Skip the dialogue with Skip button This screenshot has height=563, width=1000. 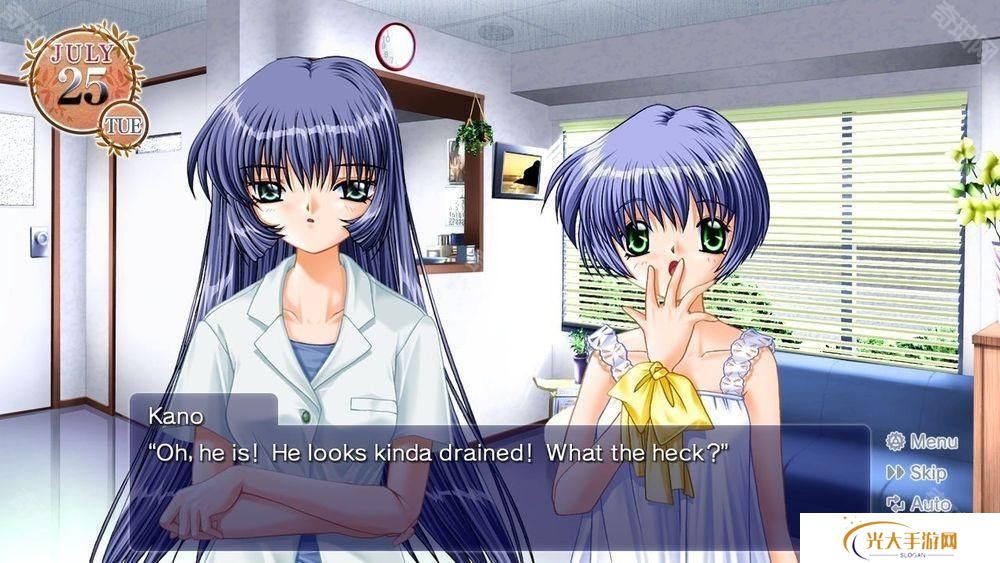click(916, 473)
